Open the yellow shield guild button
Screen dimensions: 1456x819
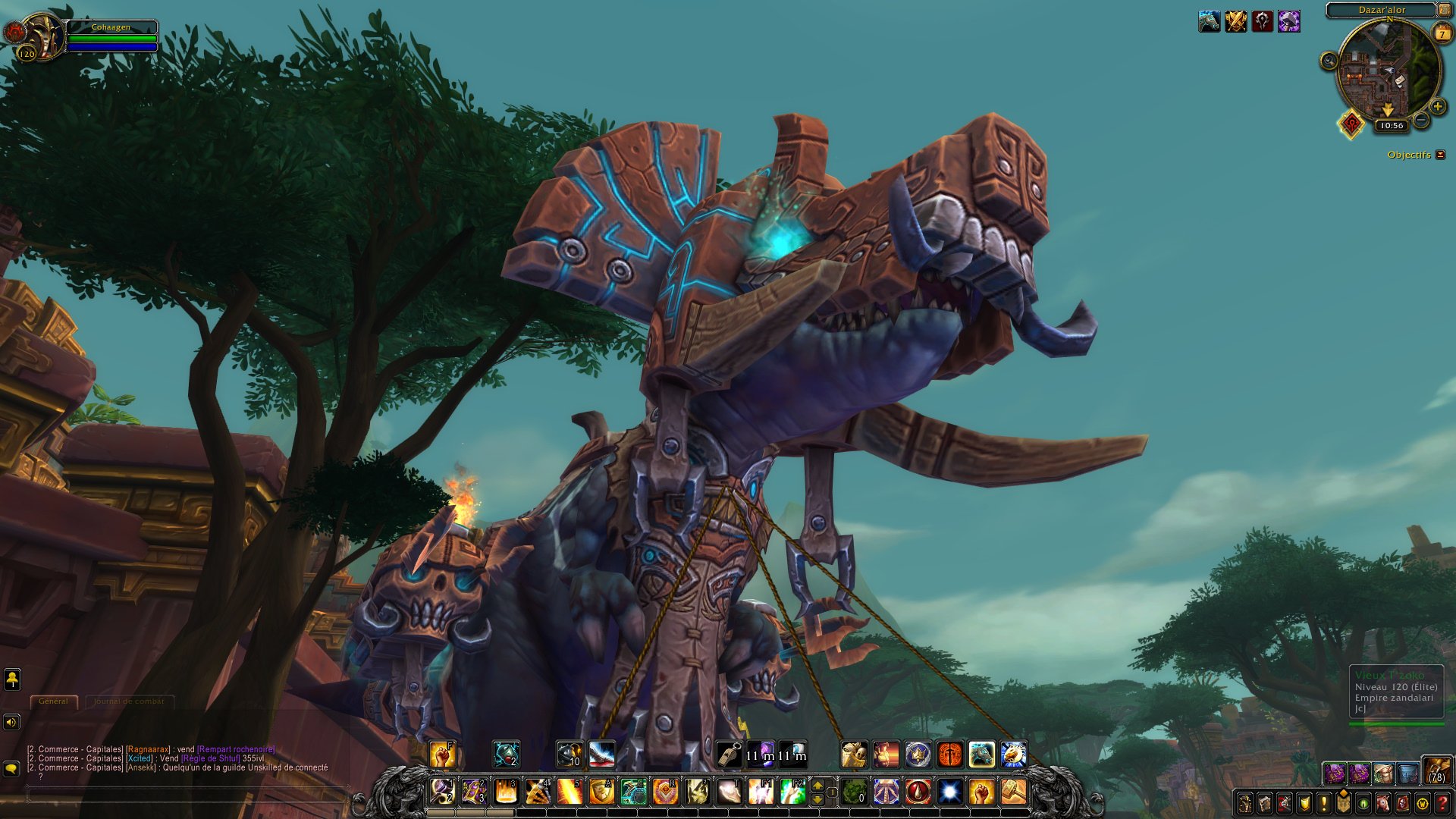pyautogui.click(x=1304, y=803)
